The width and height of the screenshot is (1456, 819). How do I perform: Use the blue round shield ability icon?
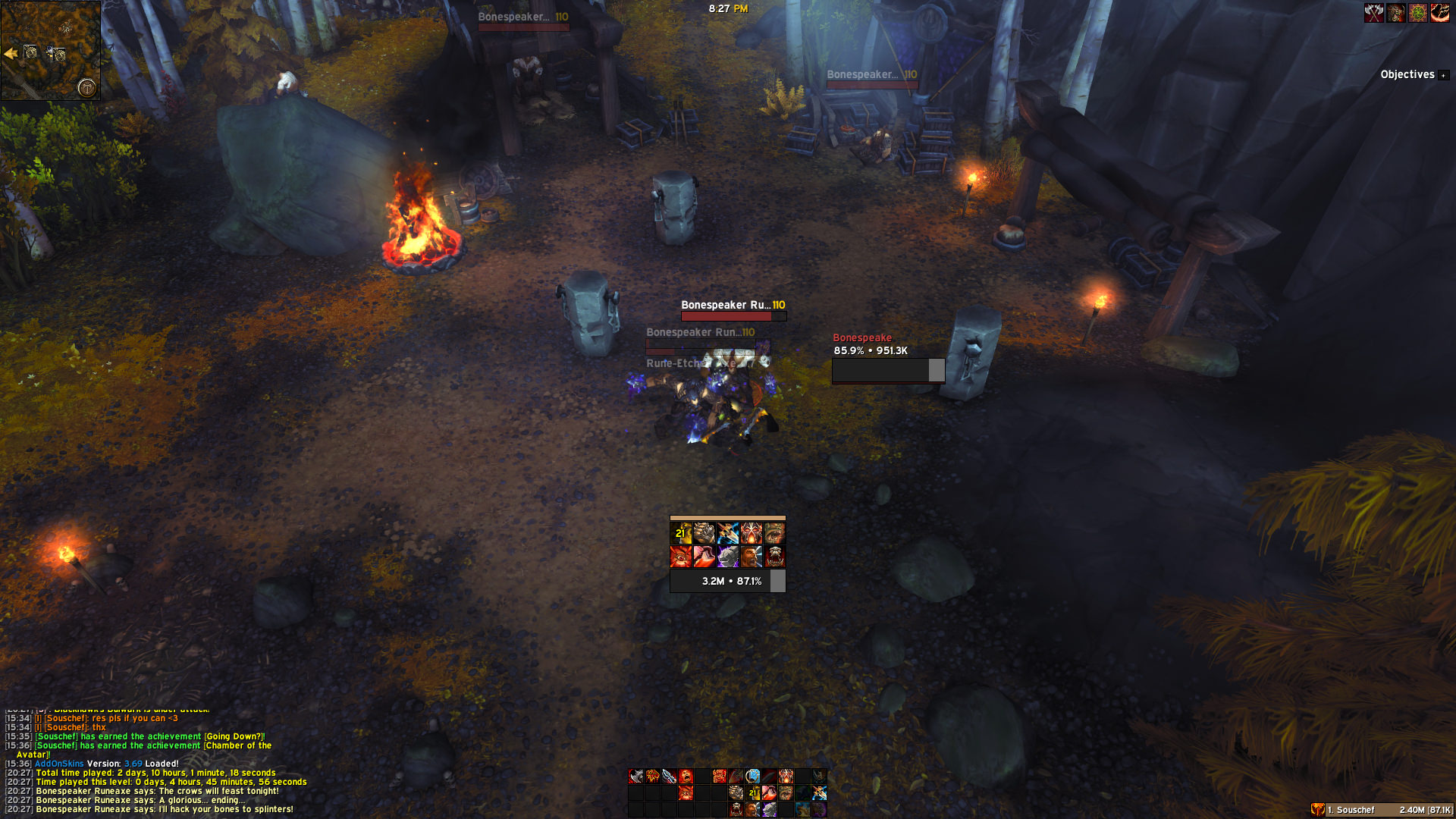tap(752, 776)
